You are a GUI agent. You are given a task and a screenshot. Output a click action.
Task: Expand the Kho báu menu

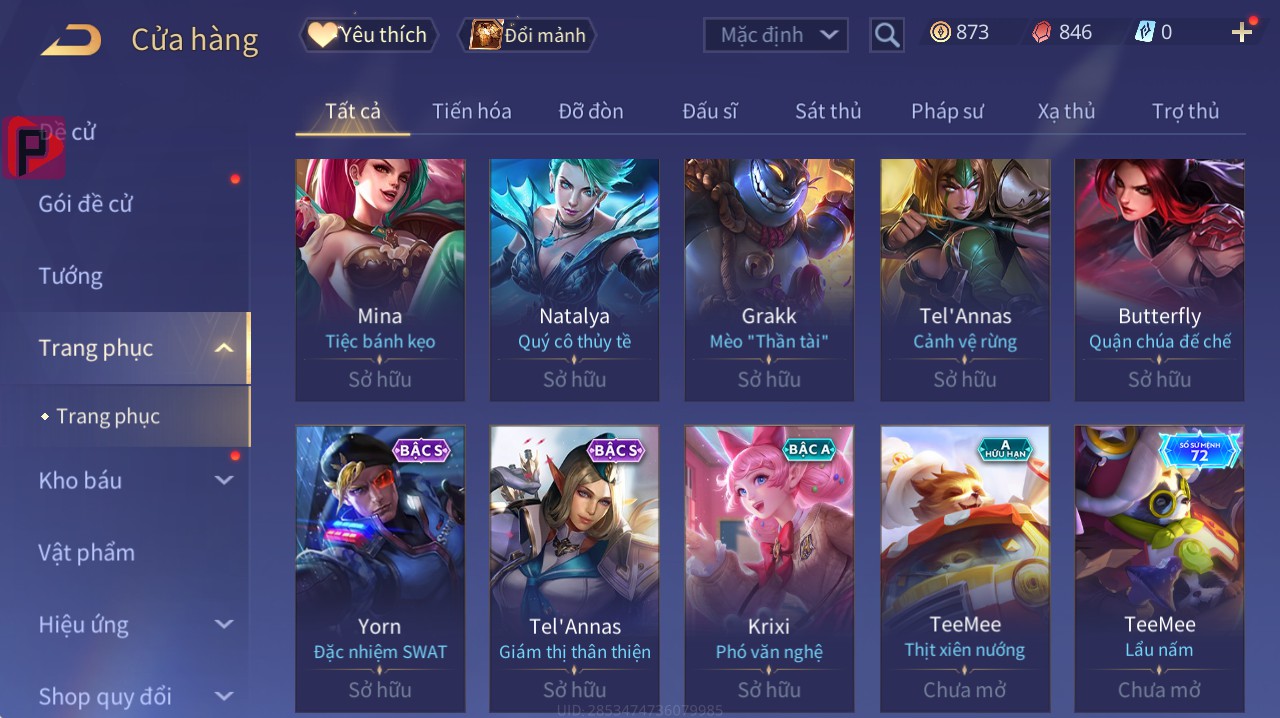(135, 481)
